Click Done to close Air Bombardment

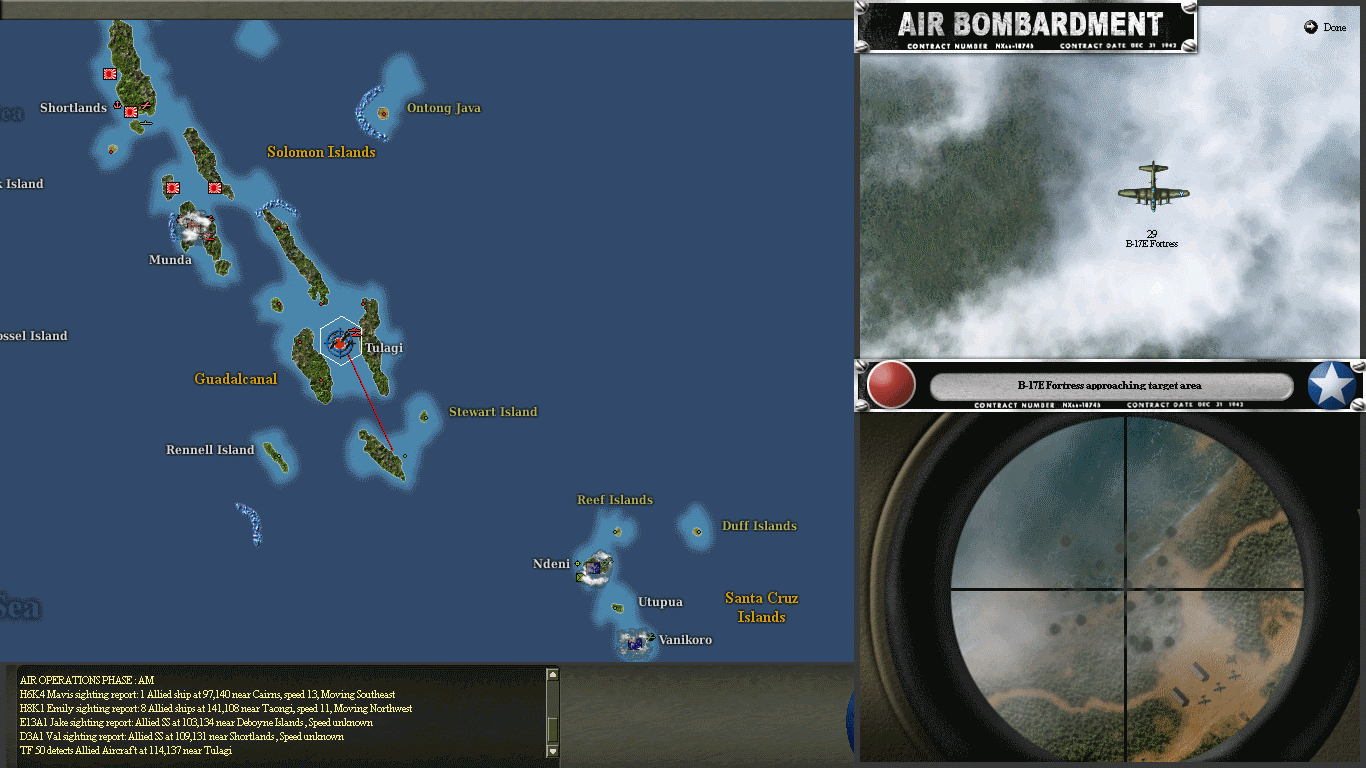click(x=1326, y=27)
